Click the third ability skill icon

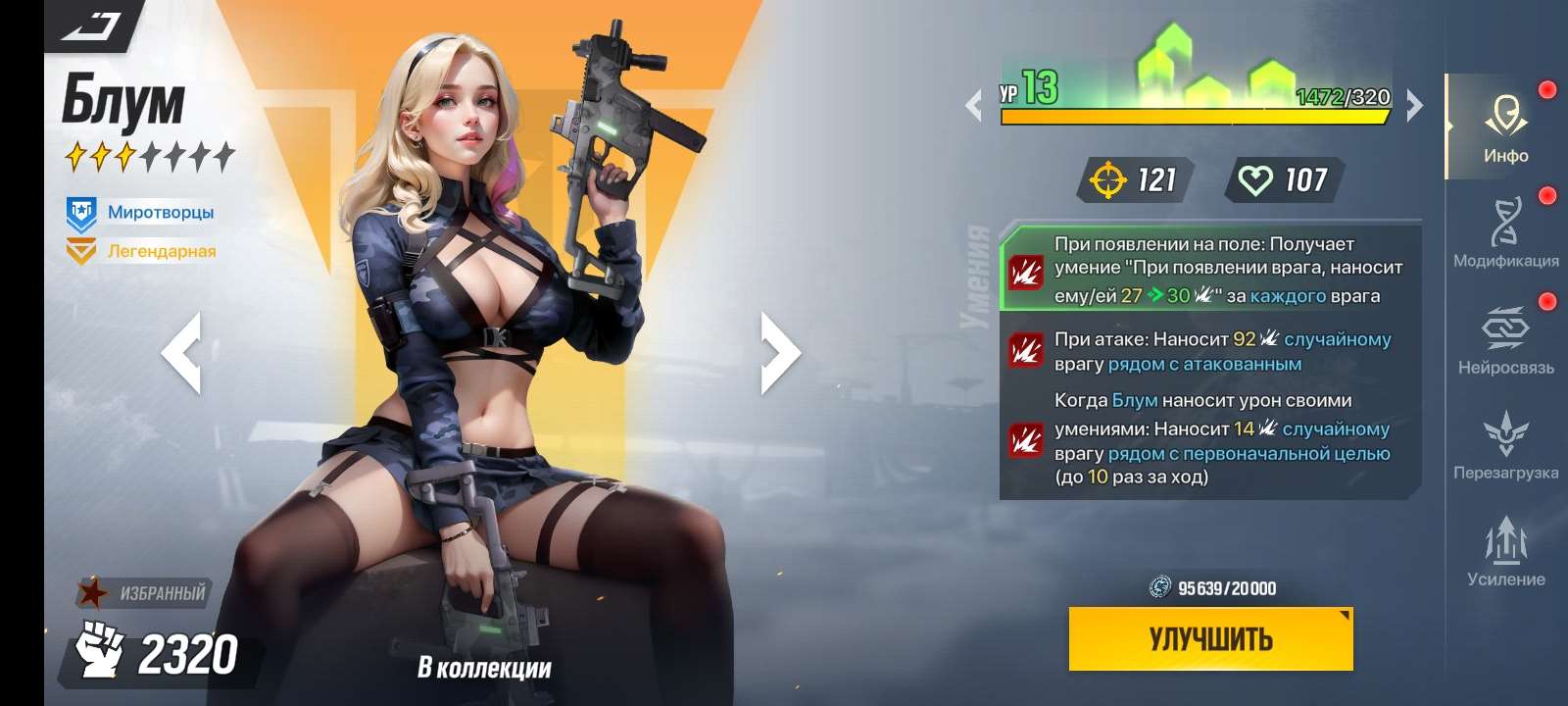(x=1027, y=436)
